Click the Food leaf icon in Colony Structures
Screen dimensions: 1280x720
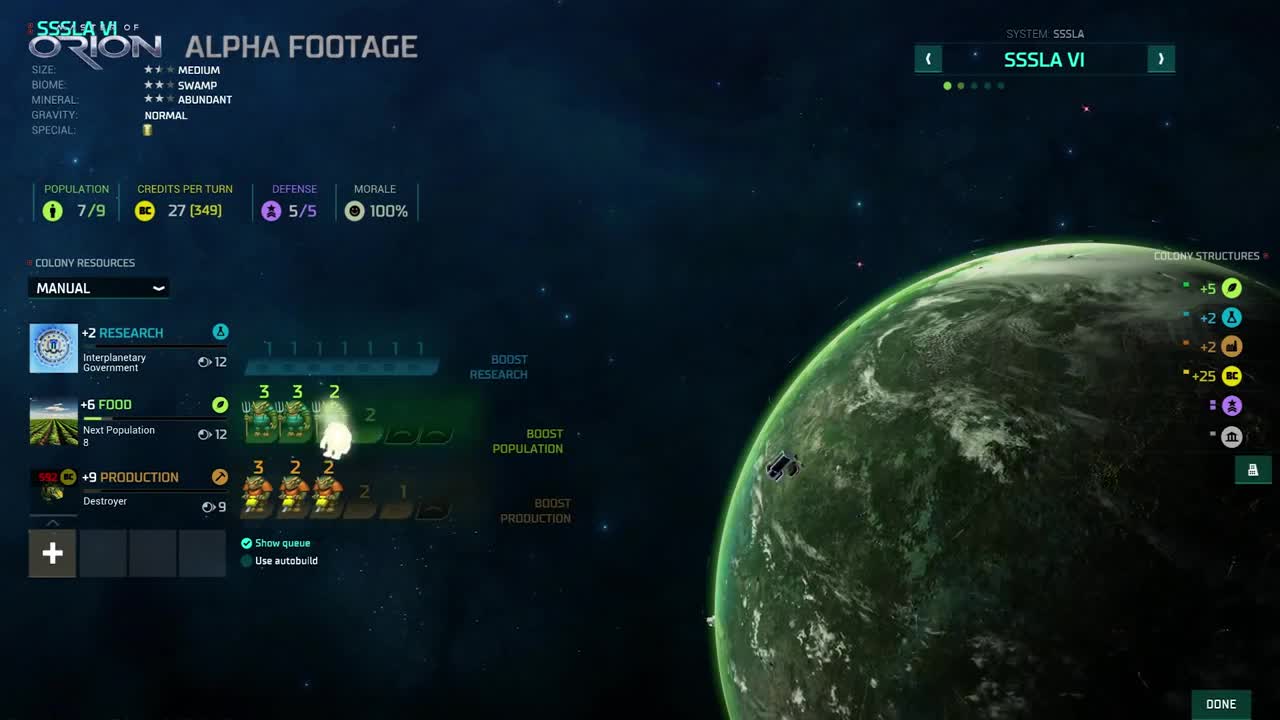click(x=1232, y=288)
